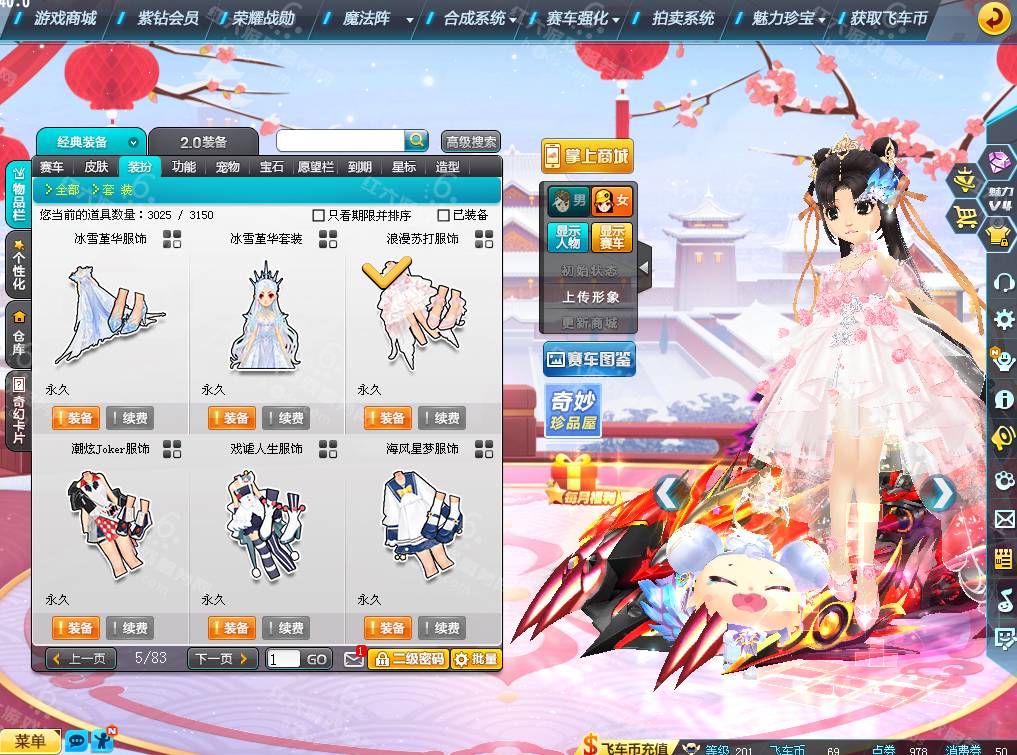
Task: Select the 宠物 pets category tab
Action: (x=228, y=167)
